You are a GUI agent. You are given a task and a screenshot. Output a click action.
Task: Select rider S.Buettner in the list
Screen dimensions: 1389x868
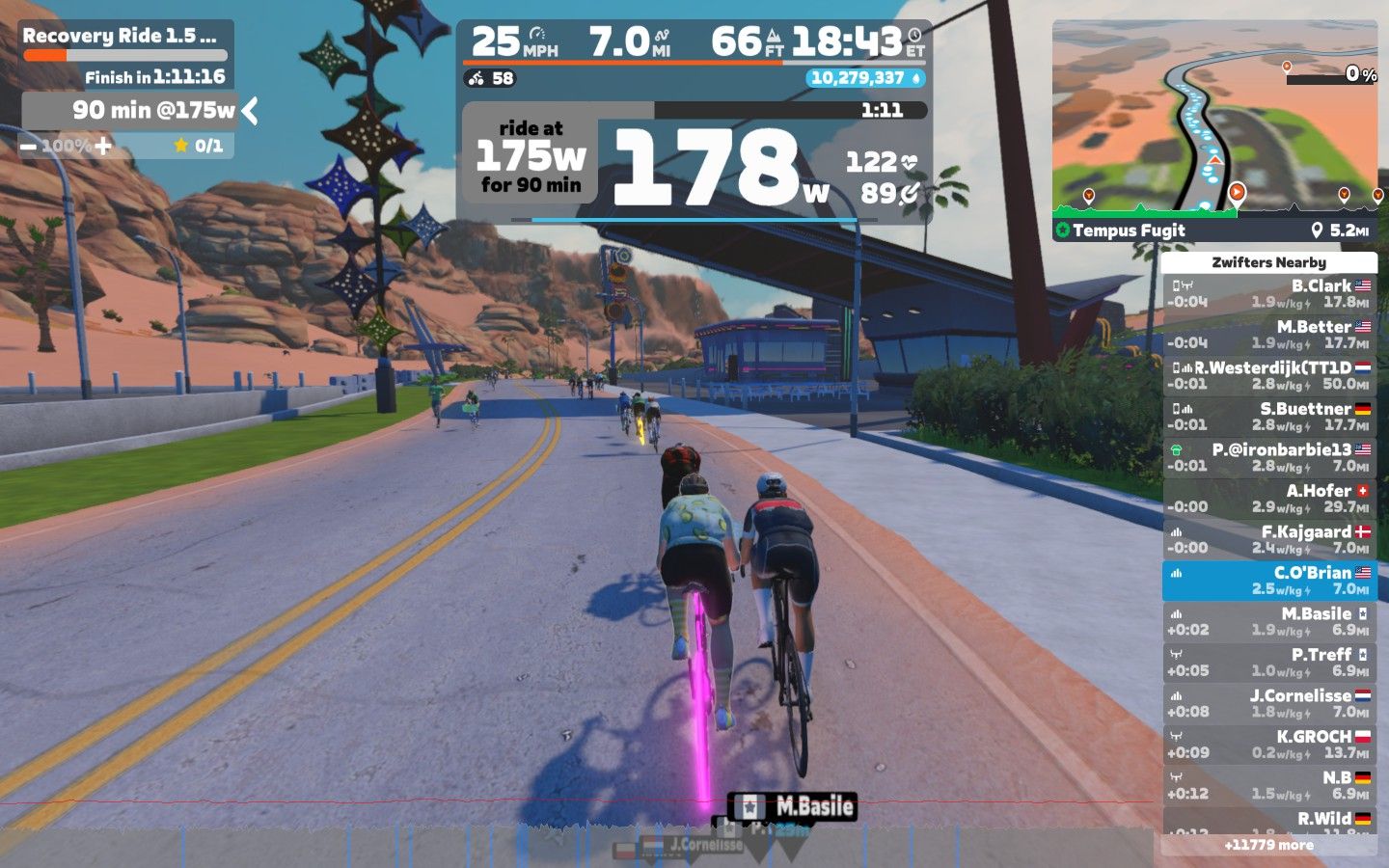1268,417
